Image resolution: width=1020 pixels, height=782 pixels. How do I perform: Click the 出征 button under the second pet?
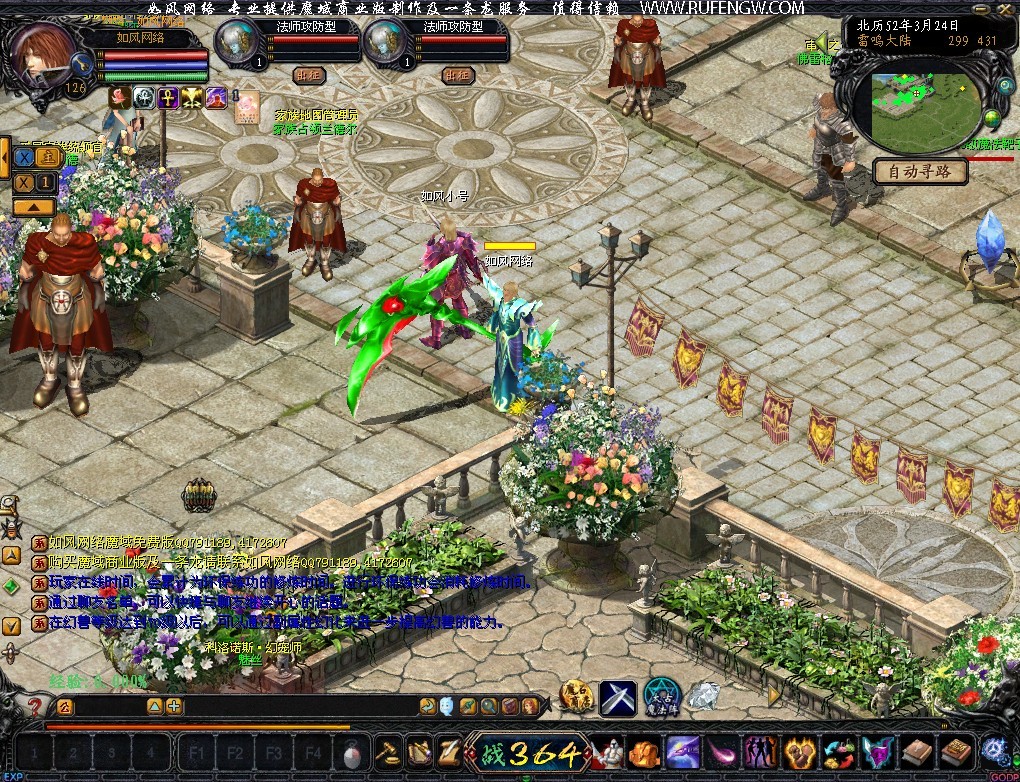click(458, 75)
